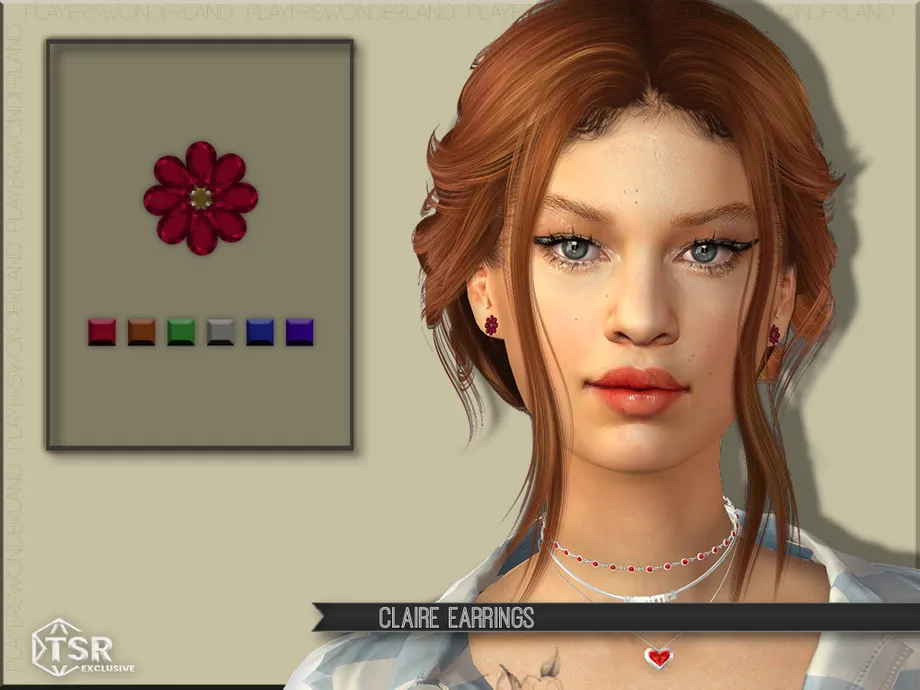
Task: Pick the purple color swatch
Action: (x=300, y=332)
